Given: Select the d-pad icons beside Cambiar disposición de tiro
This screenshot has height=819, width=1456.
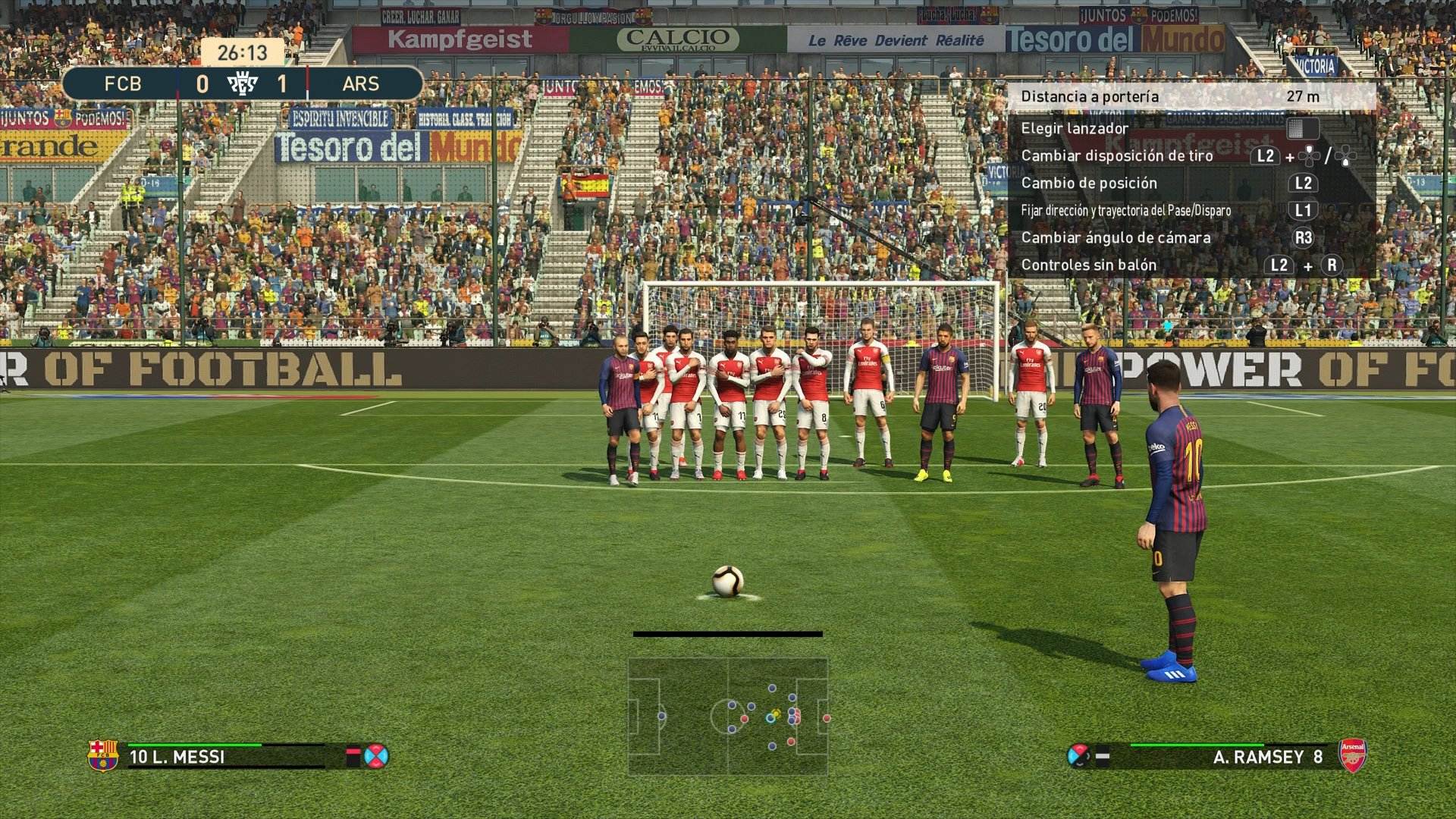Looking at the screenshot, I should coord(1310,157).
